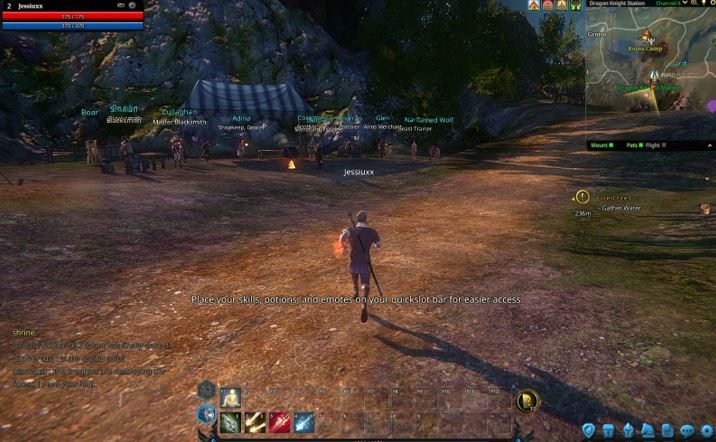
Task: Open the chat bubble menu icon
Action: click(x=688, y=431)
